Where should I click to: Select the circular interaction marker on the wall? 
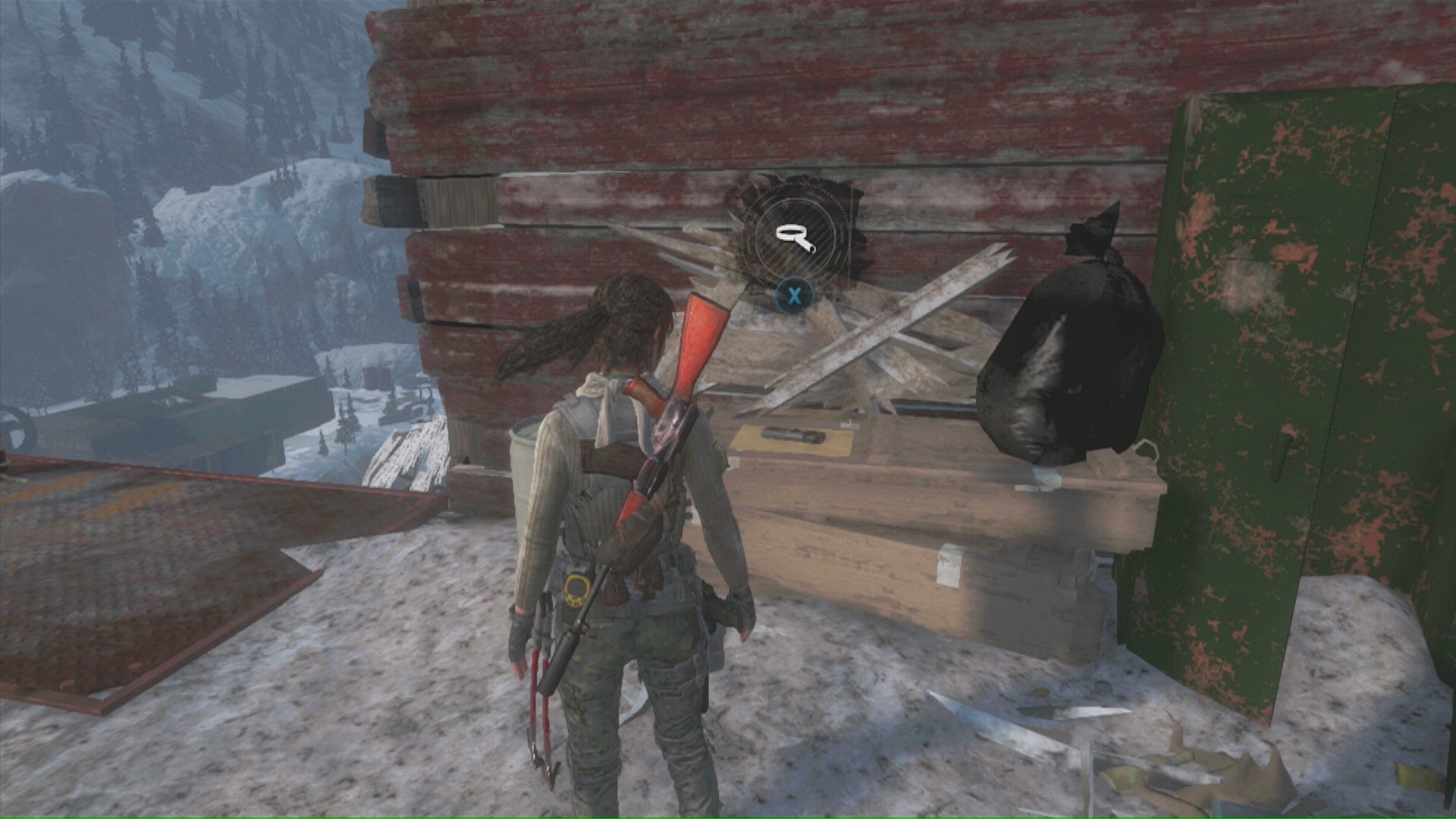pos(793,236)
